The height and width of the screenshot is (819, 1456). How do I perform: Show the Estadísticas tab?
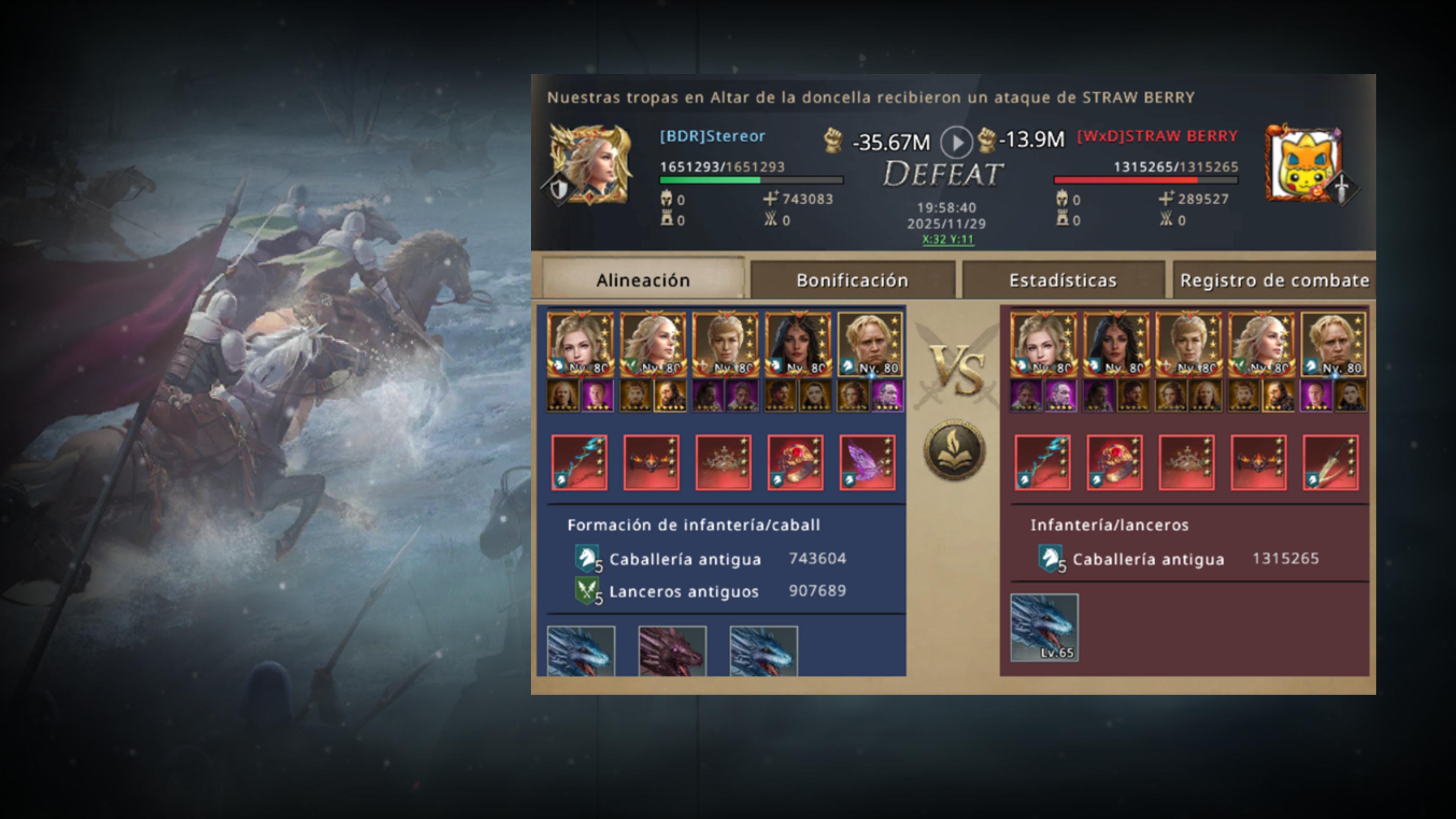coord(1062,280)
